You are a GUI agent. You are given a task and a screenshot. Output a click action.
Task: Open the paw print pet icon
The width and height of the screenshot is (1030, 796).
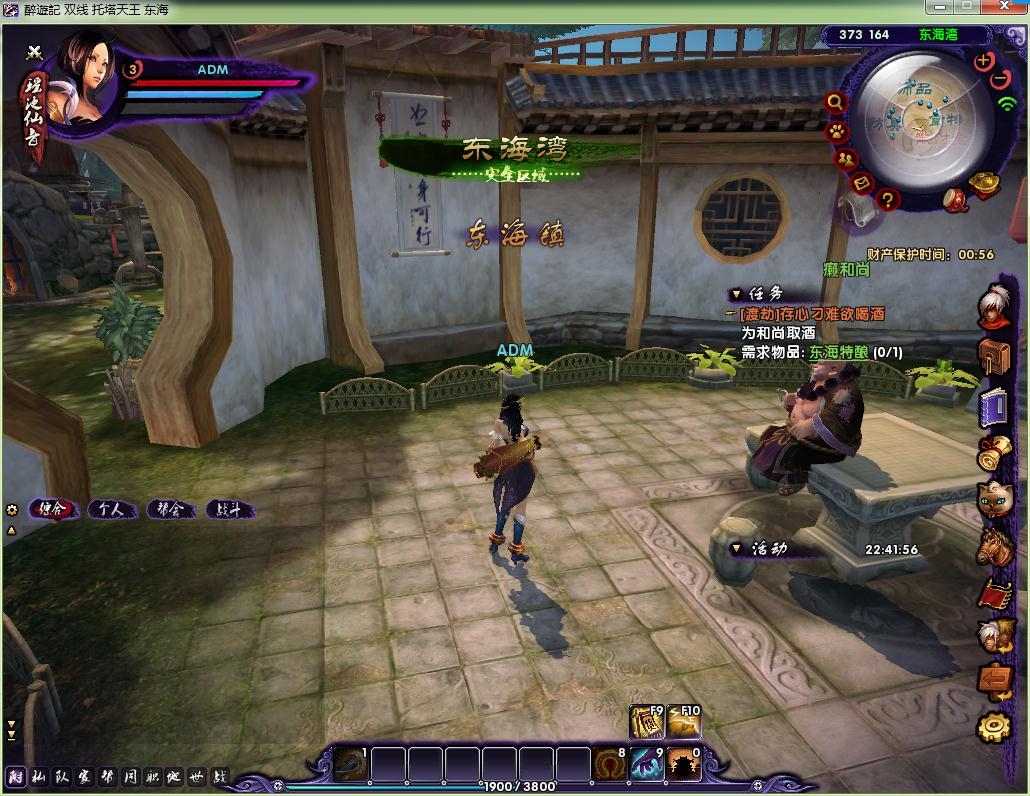pyautogui.click(x=836, y=131)
